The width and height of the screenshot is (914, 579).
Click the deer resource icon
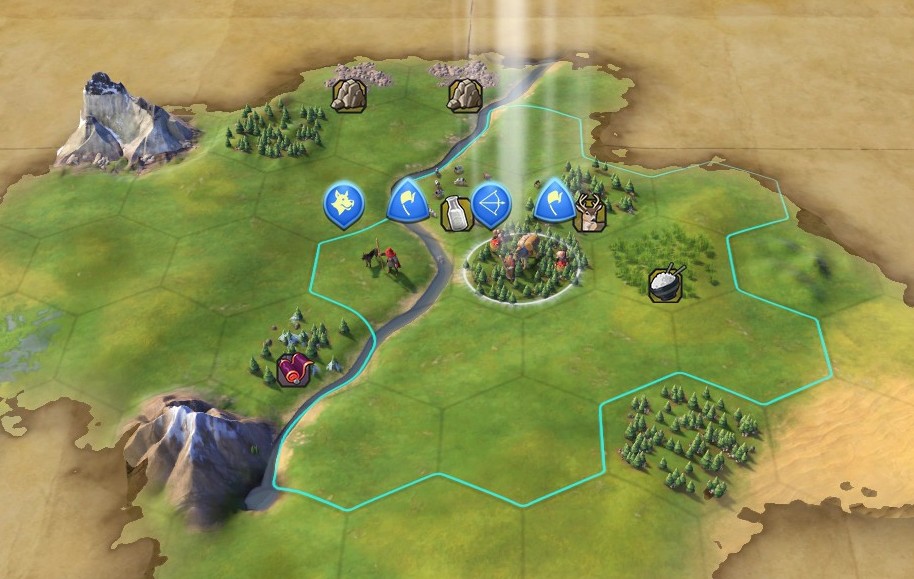588,214
